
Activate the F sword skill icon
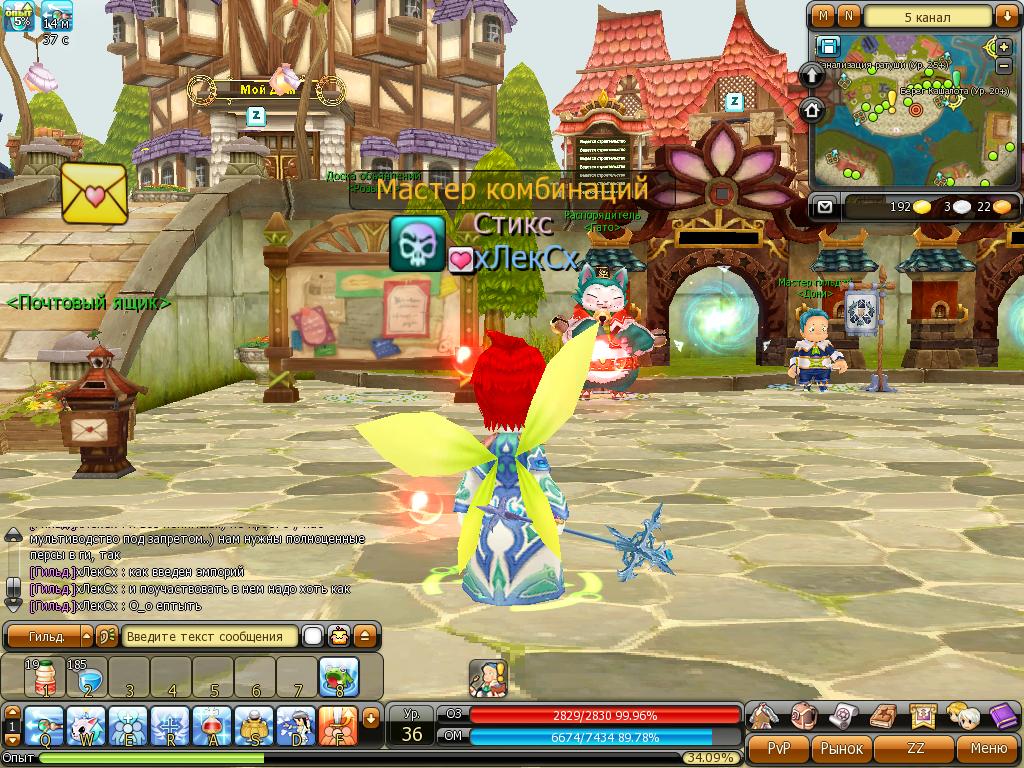(338, 726)
